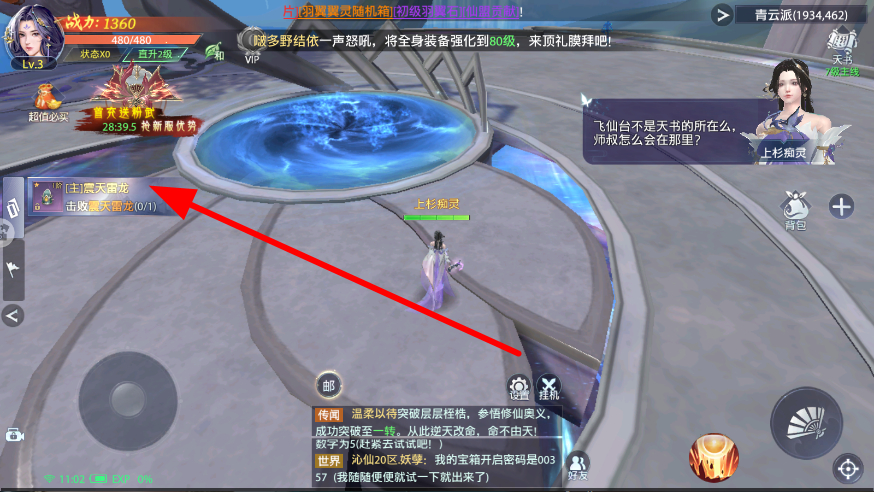Toggle 挂机 auto-battle crossed swords
The image size is (874, 492).
coord(549,387)
